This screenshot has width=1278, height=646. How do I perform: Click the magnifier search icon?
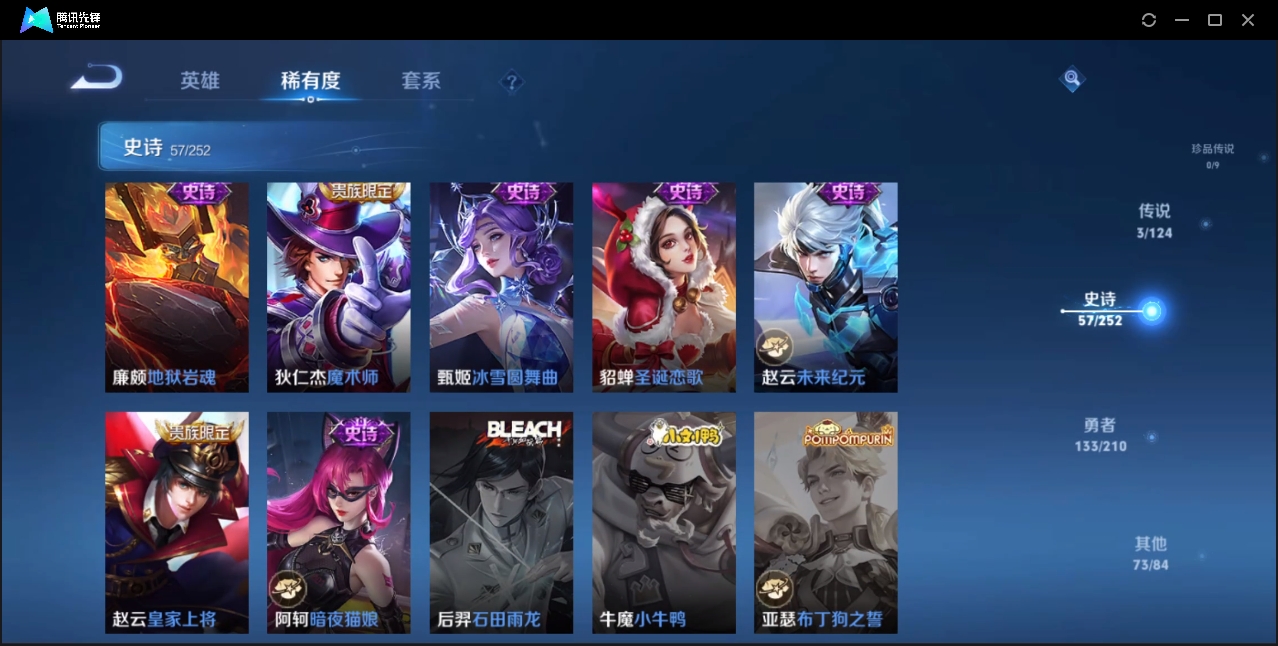pos(1072,78)
